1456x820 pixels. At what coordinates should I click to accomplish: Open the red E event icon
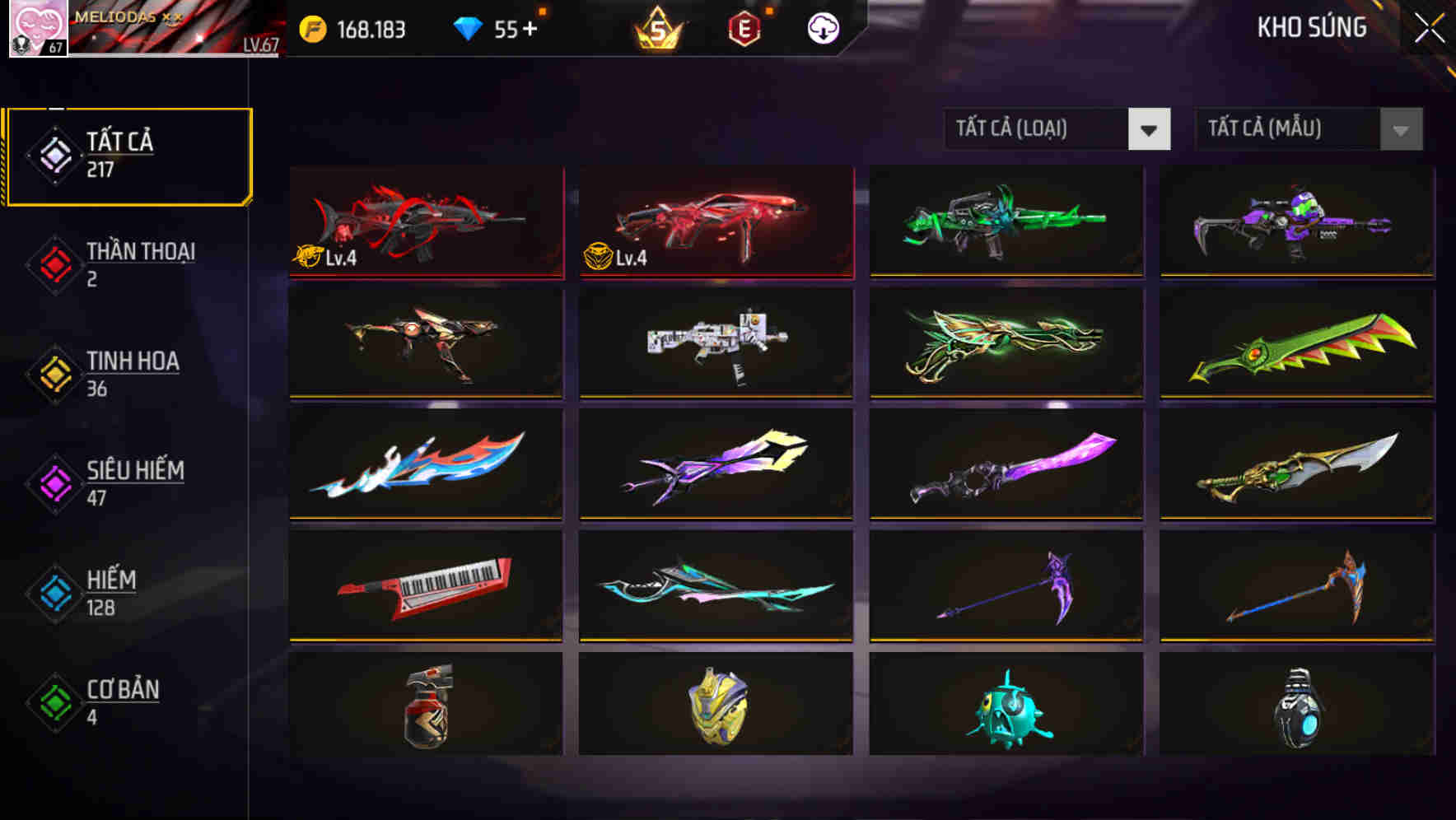click(744, 27)
